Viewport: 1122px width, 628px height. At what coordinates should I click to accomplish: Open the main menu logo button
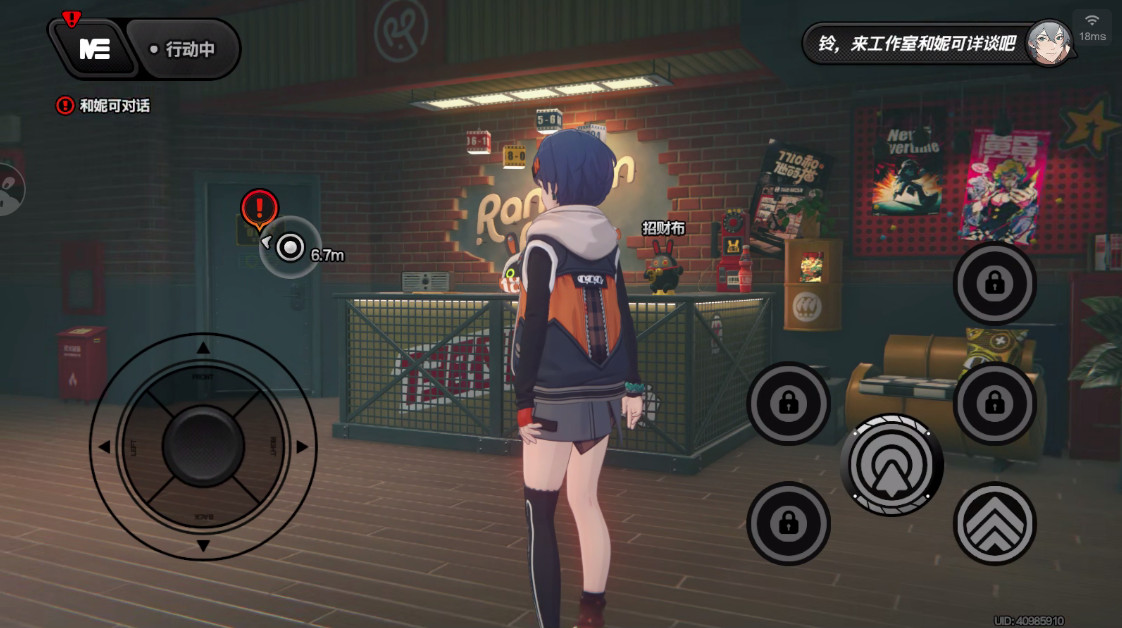pyautogui.click(x=94, y=48)
